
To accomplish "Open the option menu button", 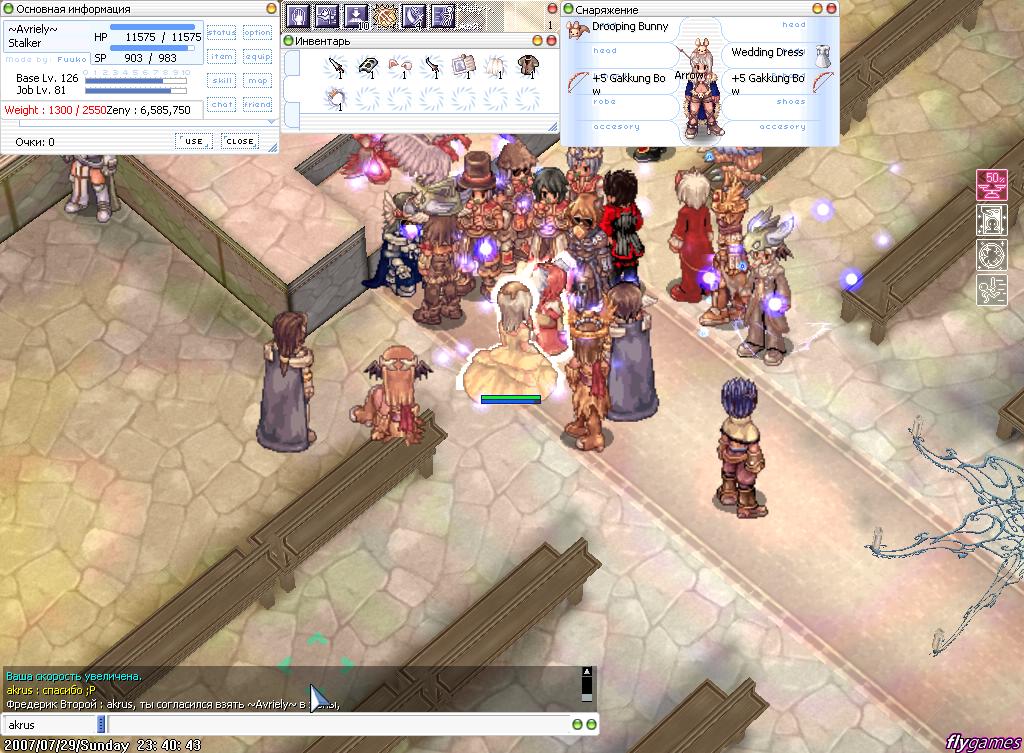I will click(258, 33).
